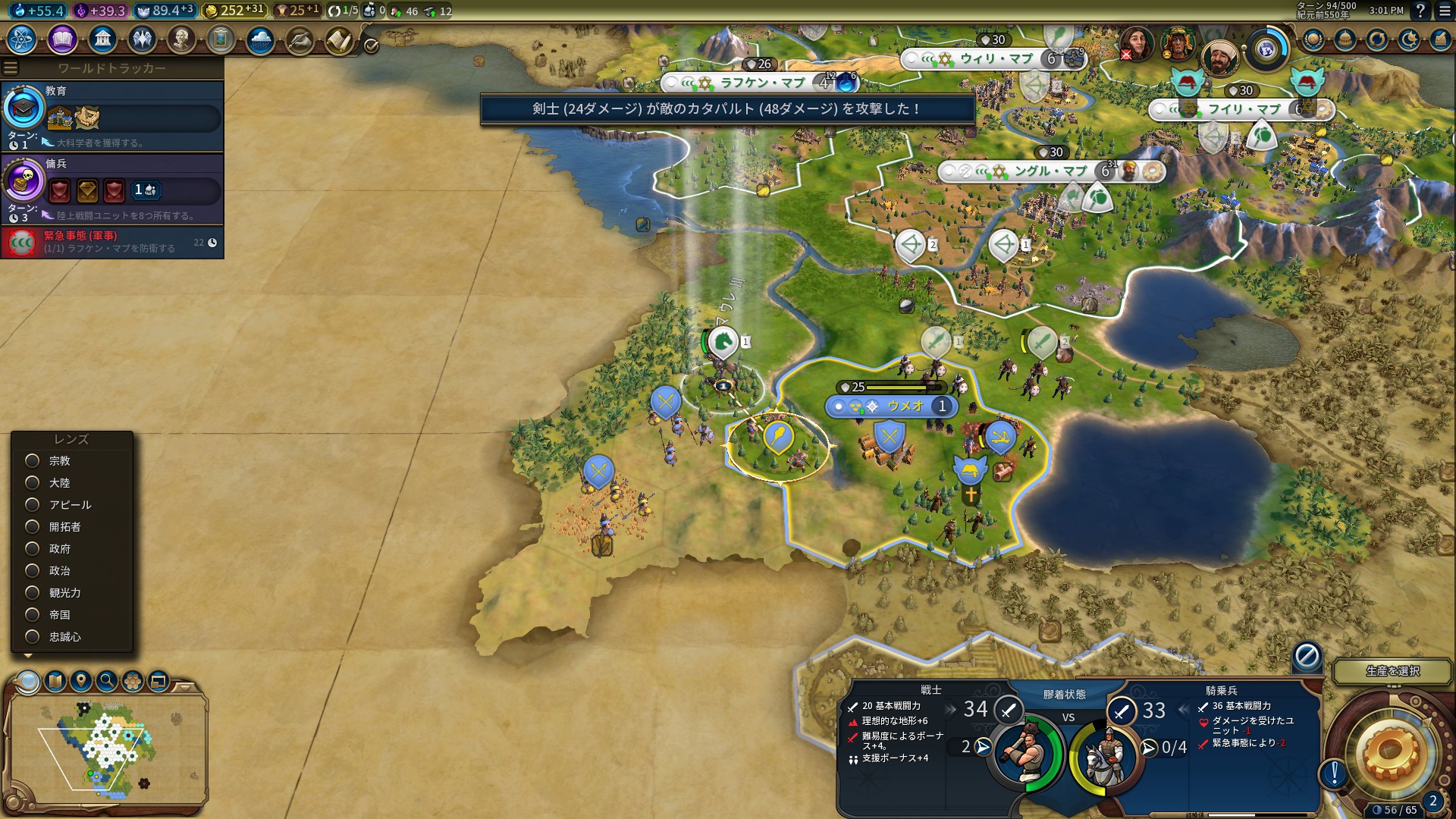Open the civics tree book icon

pyautogui.click(x=62, y=39)
